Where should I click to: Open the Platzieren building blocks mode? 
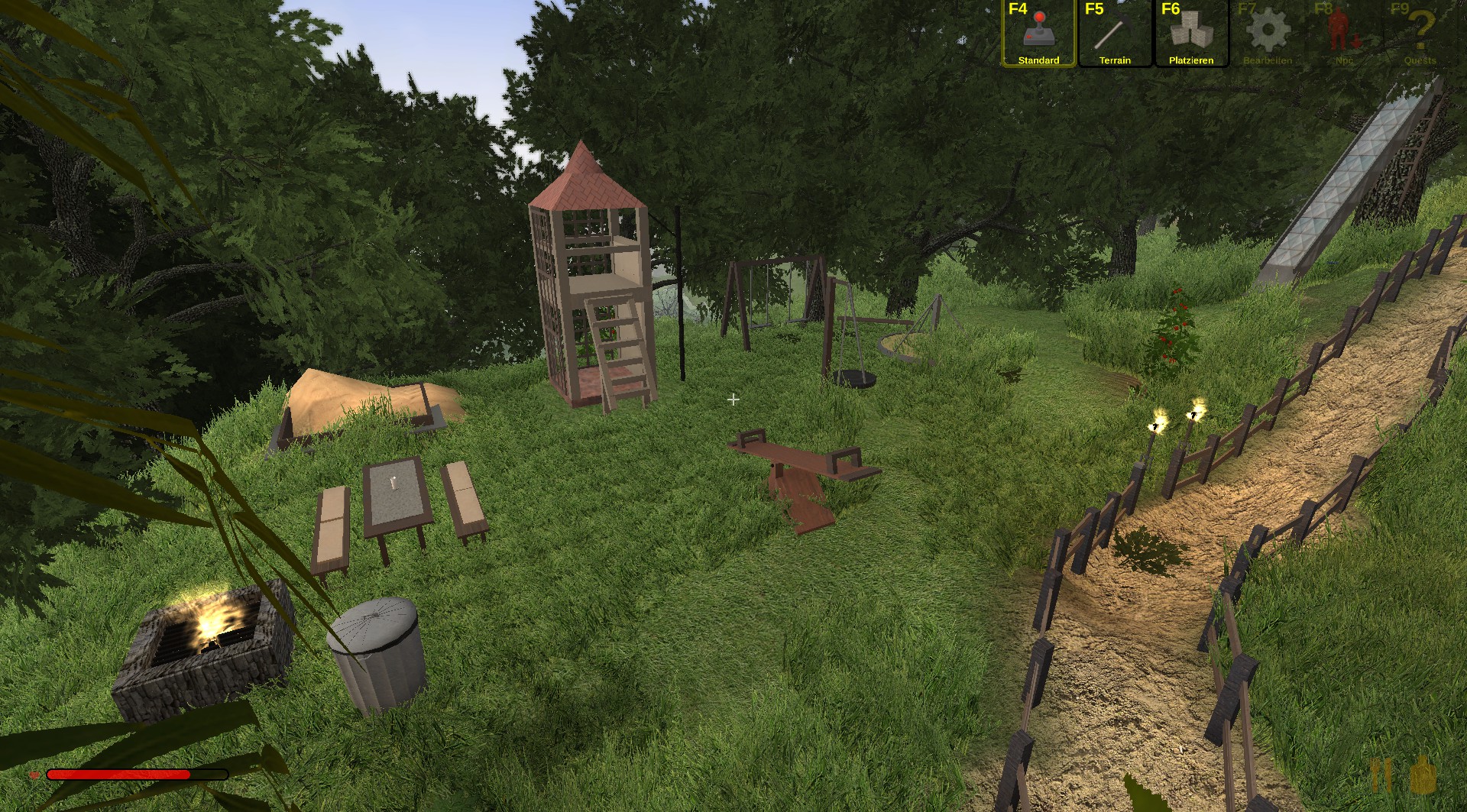pos(1191,34)
